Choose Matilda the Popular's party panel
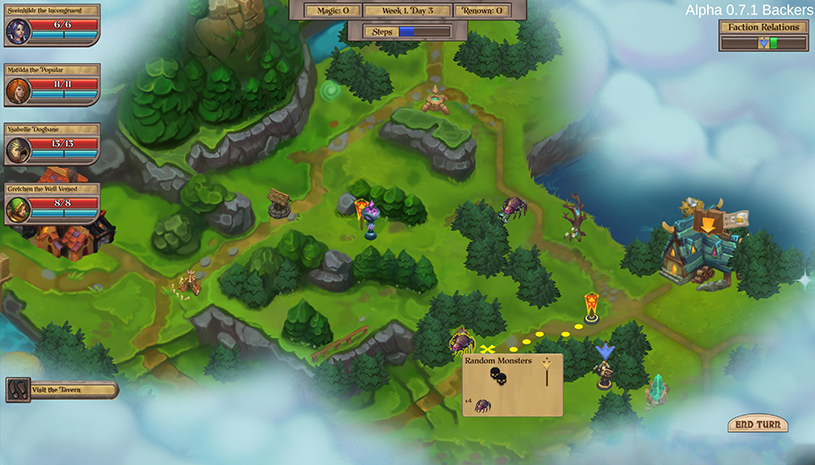Screen dimensions: 815x465 (x=52, y=85)
